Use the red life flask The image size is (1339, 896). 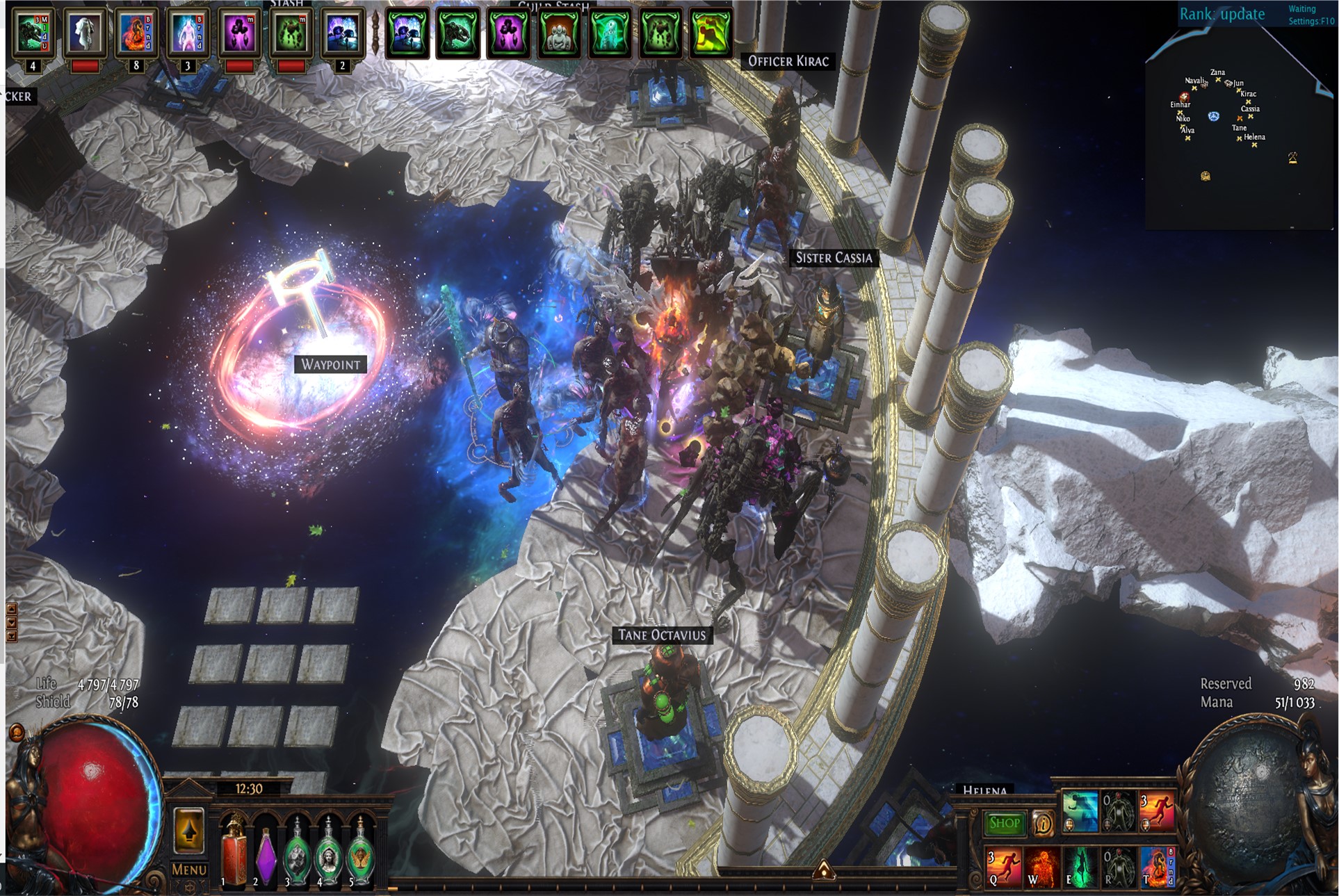(x=234, y=852)
